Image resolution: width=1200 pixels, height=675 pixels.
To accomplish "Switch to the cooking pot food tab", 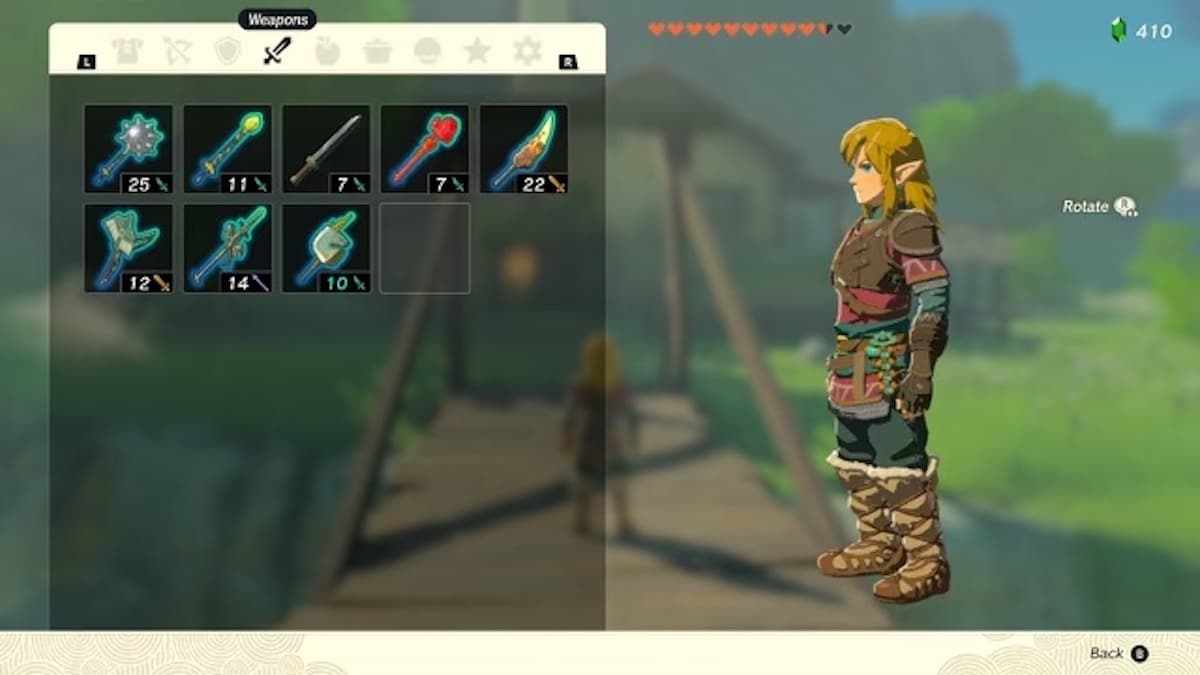I will tap(377, 51).
